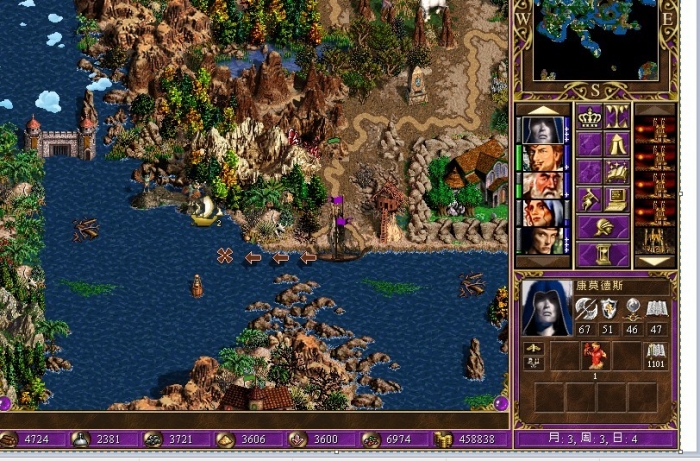Open the large hero portrait in info panel
700x461 pixels.
[546, 308]
